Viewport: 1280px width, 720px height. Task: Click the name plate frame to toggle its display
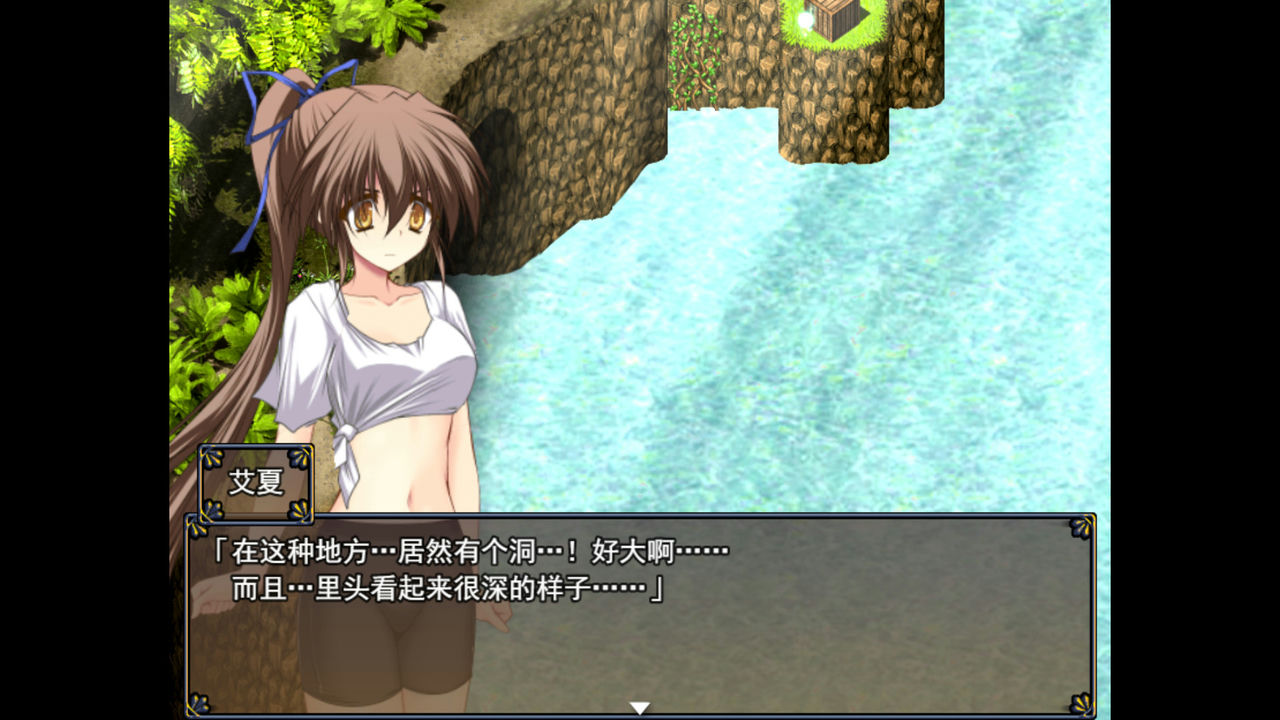[x=255, y=483]
